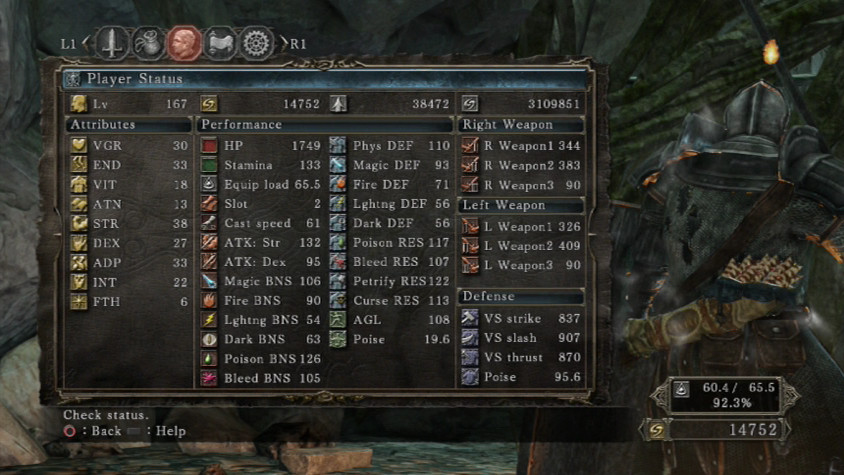Select the R Weapon1 entry

520,146
